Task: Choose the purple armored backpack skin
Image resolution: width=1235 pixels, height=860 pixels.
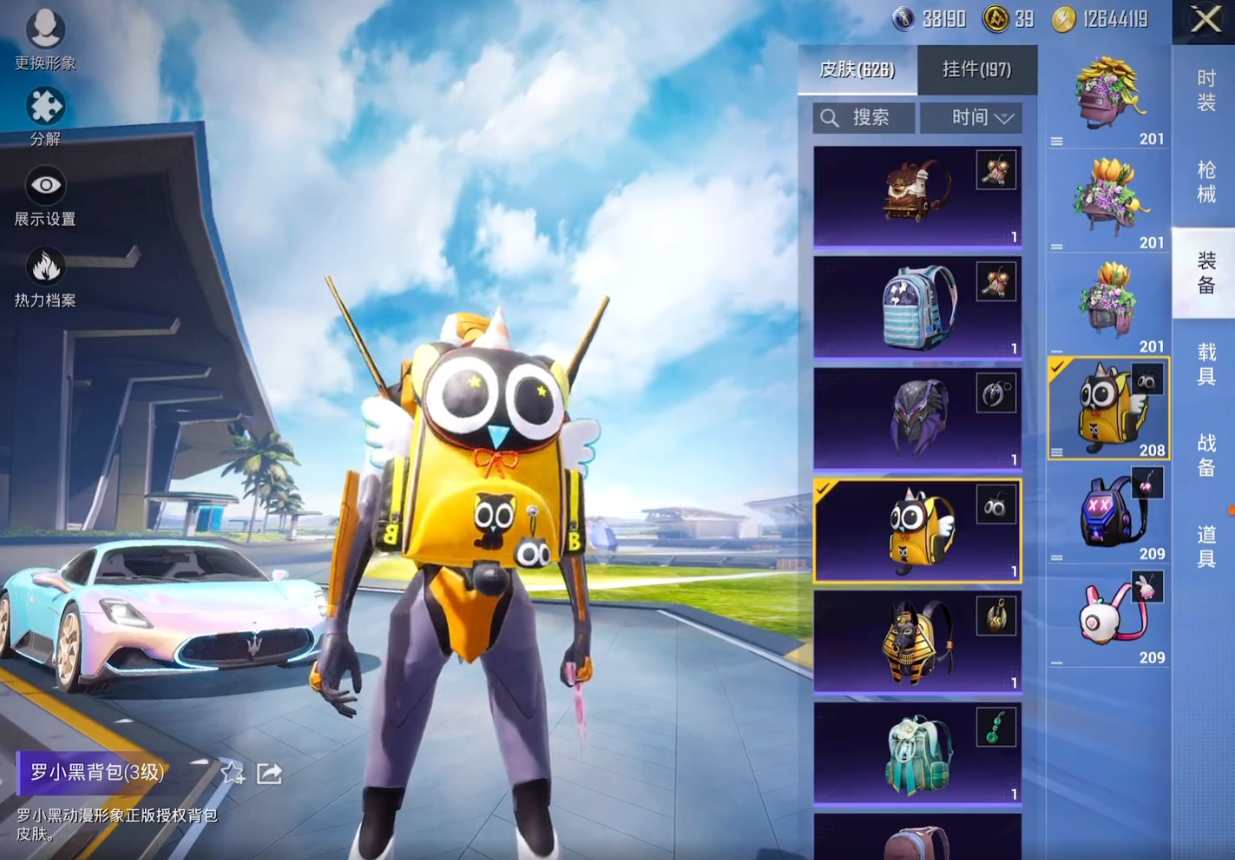Action: pyautogui.click(x=917, y=418)
